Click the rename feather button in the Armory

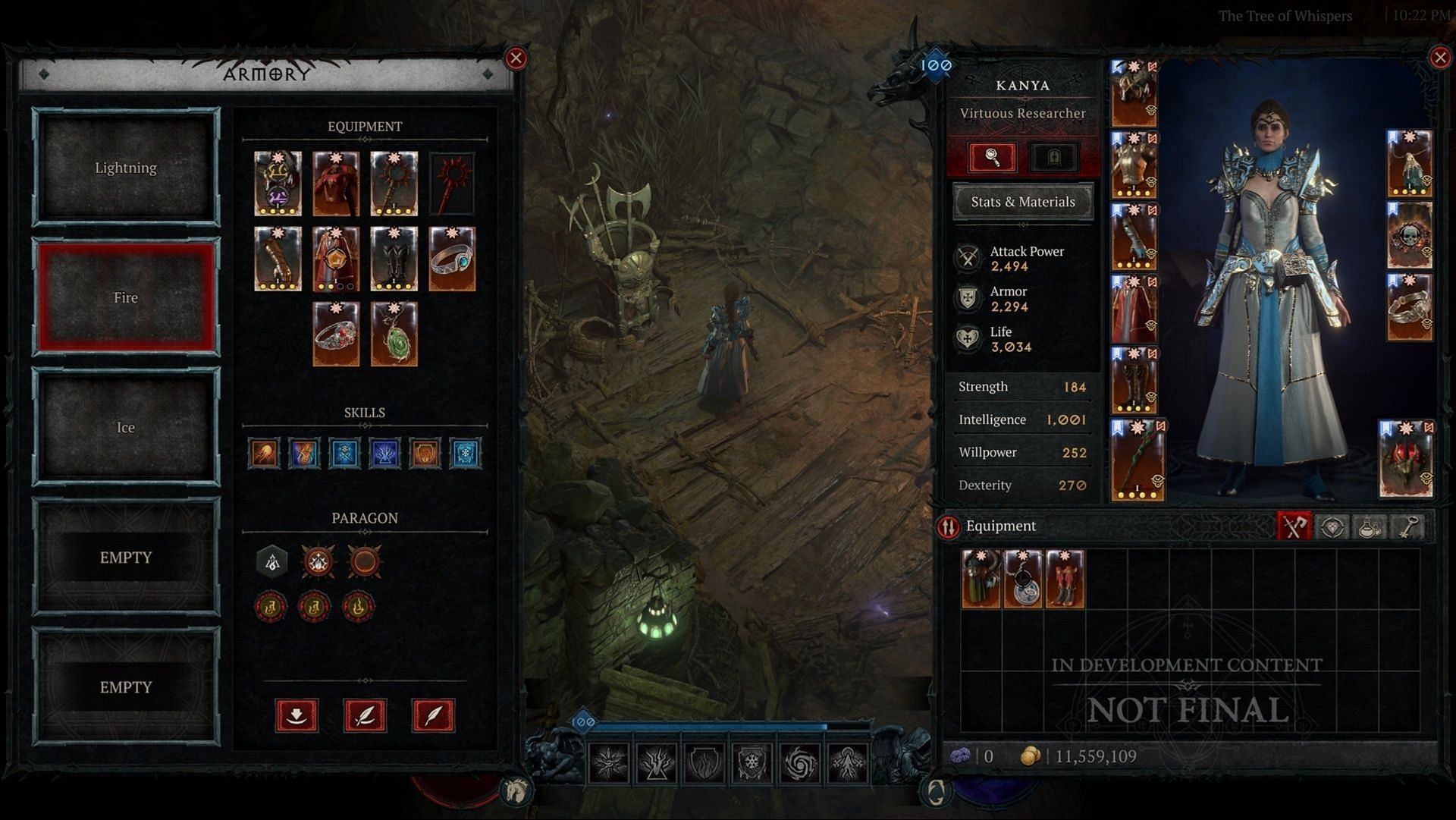point(366,715)
